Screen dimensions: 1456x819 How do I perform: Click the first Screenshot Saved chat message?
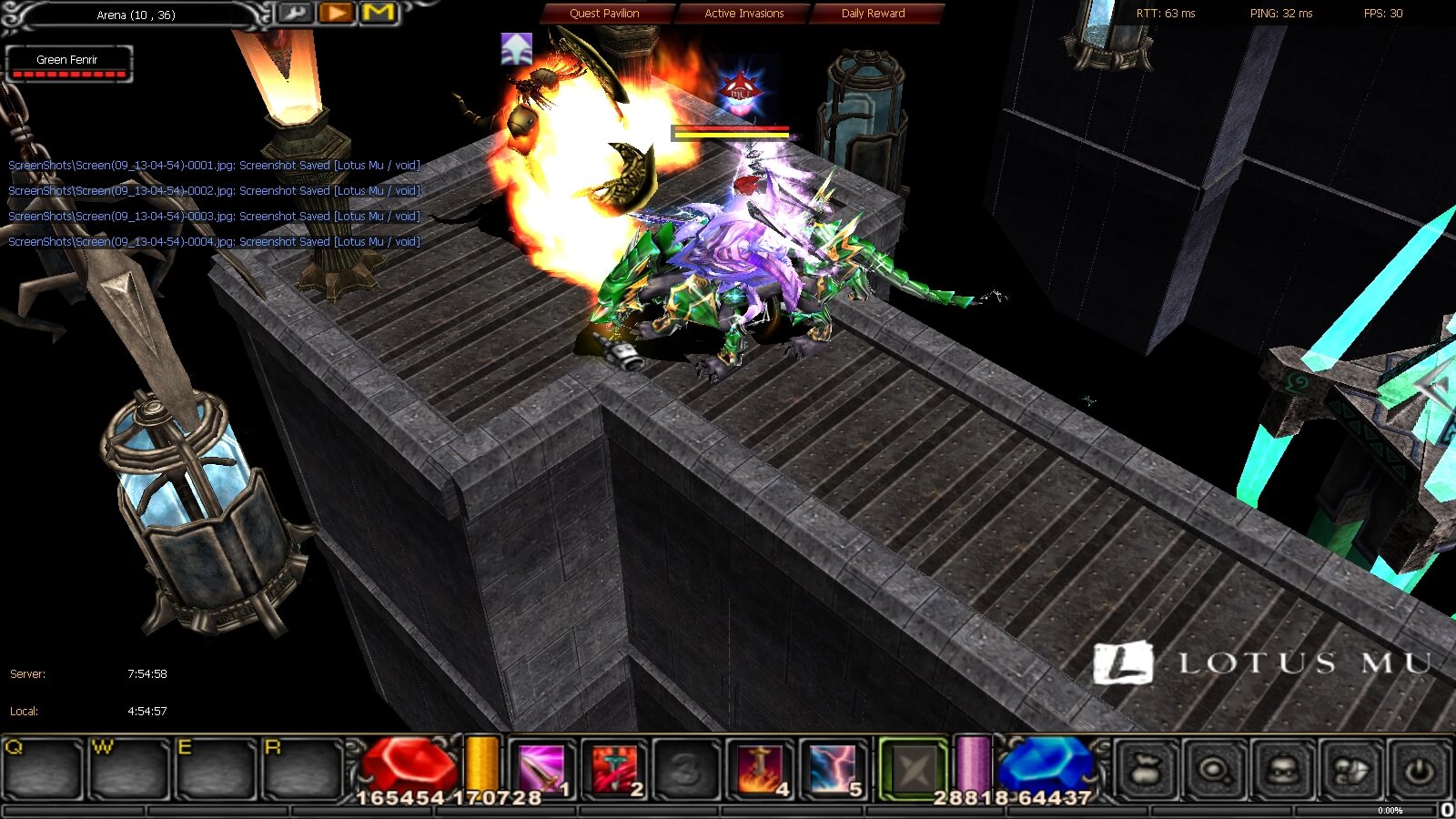[213, 165]
